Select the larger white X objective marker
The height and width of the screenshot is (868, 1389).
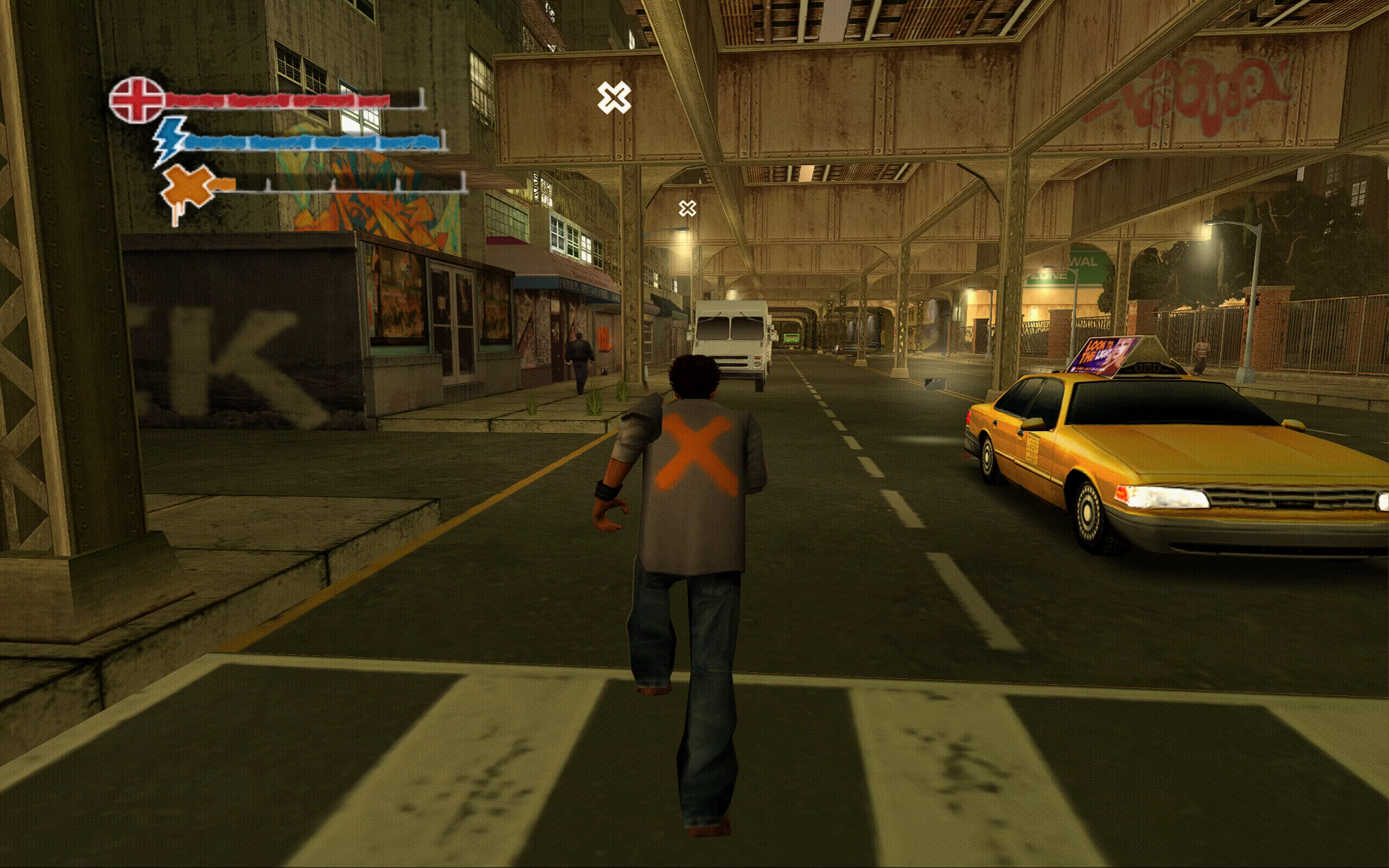(614, 98)
